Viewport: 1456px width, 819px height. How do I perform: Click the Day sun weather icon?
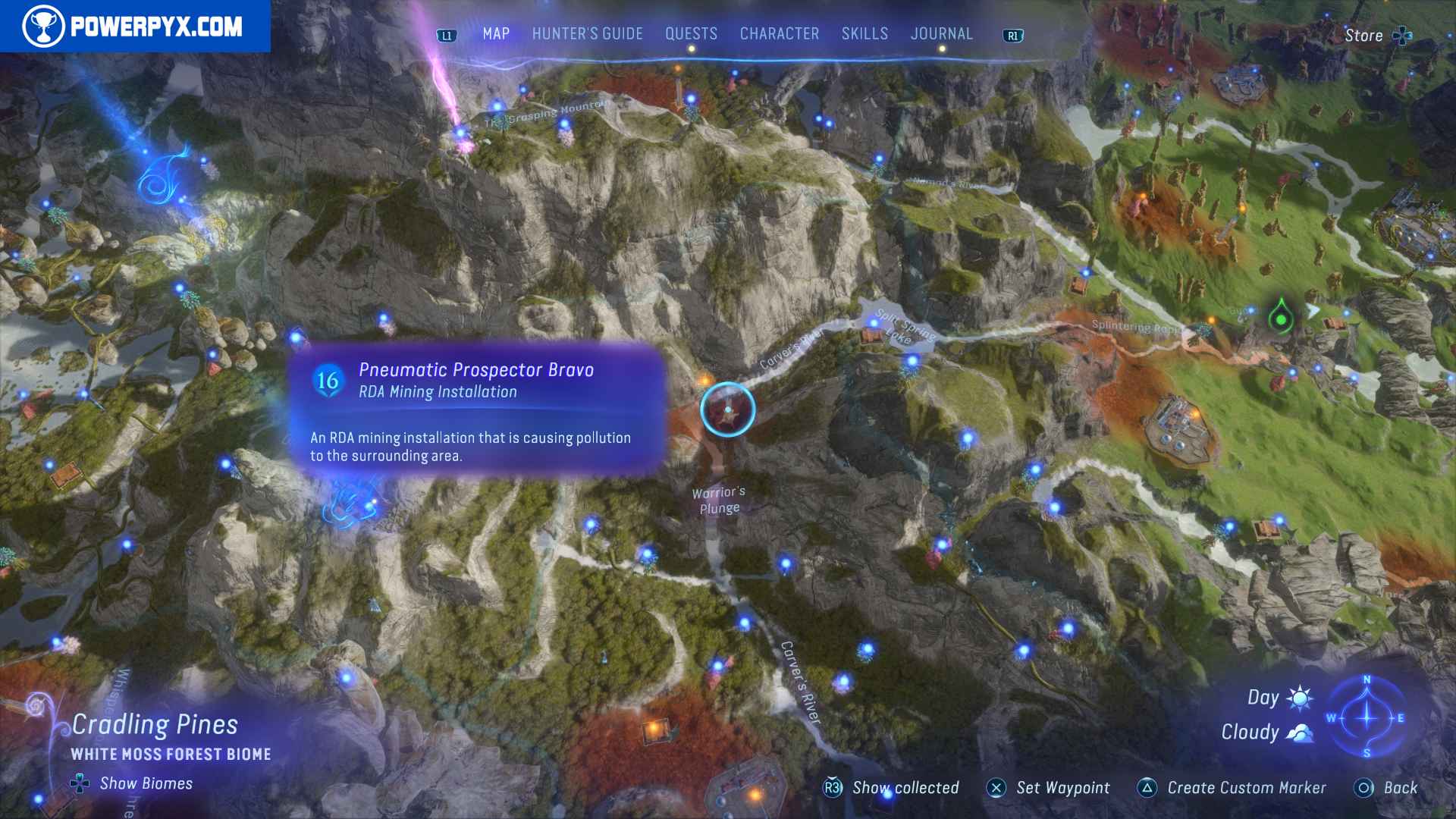tap(1300, 696)
